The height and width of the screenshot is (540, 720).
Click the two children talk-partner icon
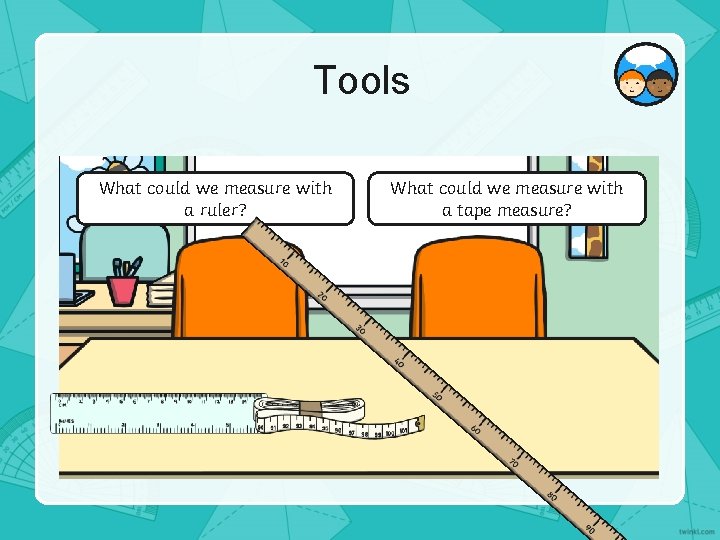(646, 76)
